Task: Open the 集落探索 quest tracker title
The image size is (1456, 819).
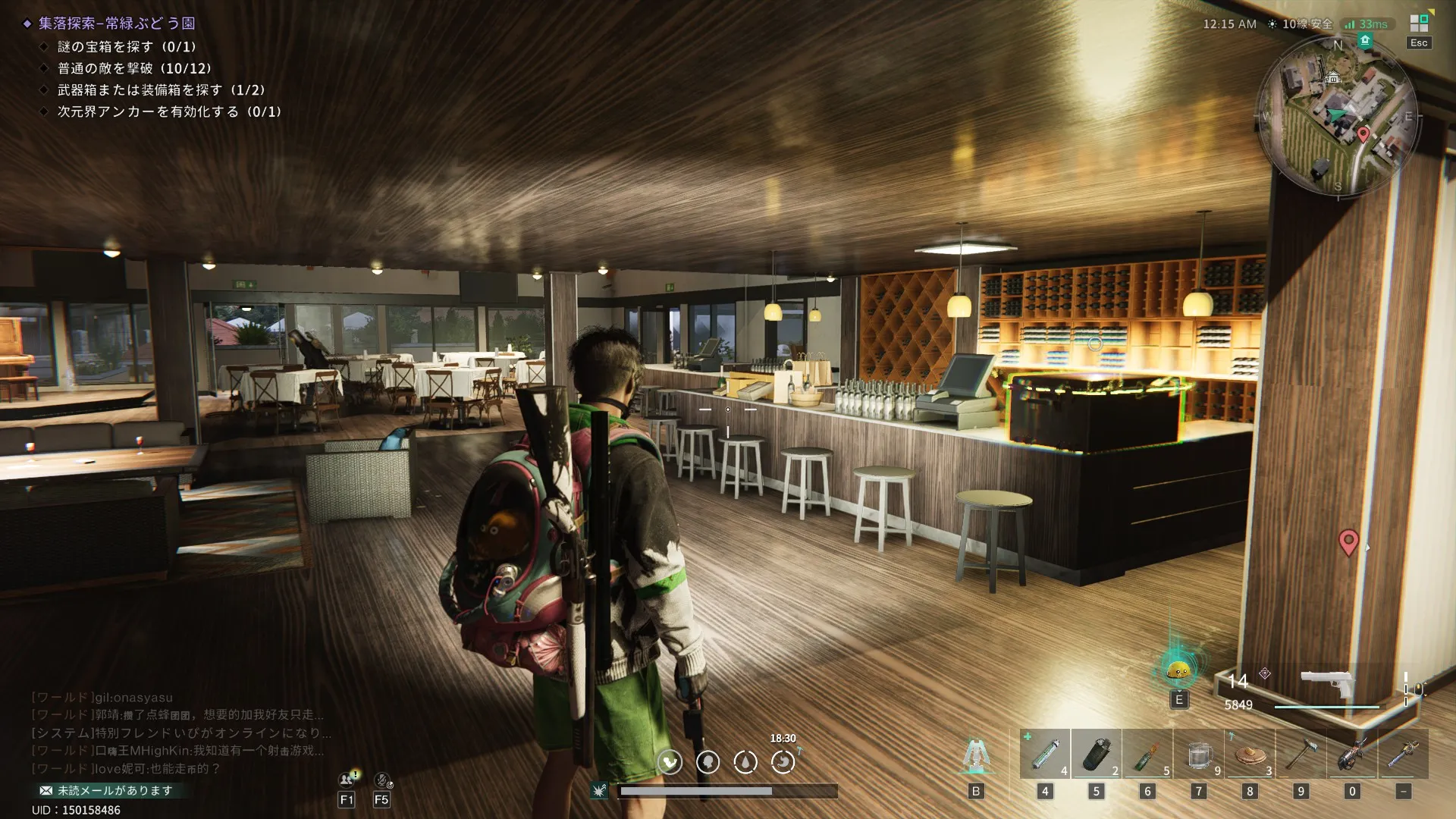Action: (117, 24)
